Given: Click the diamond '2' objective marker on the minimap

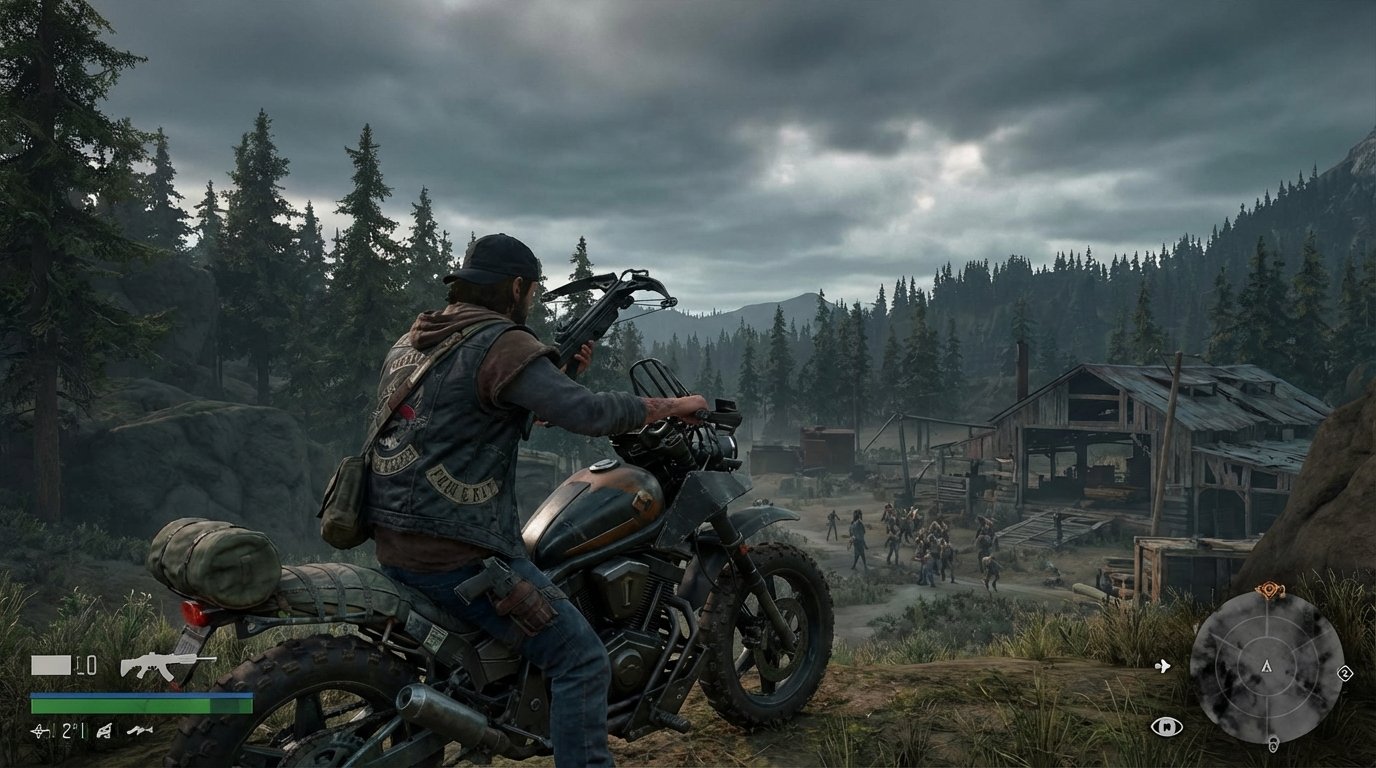Looking at the screenshot, I should click(1345, 673).
